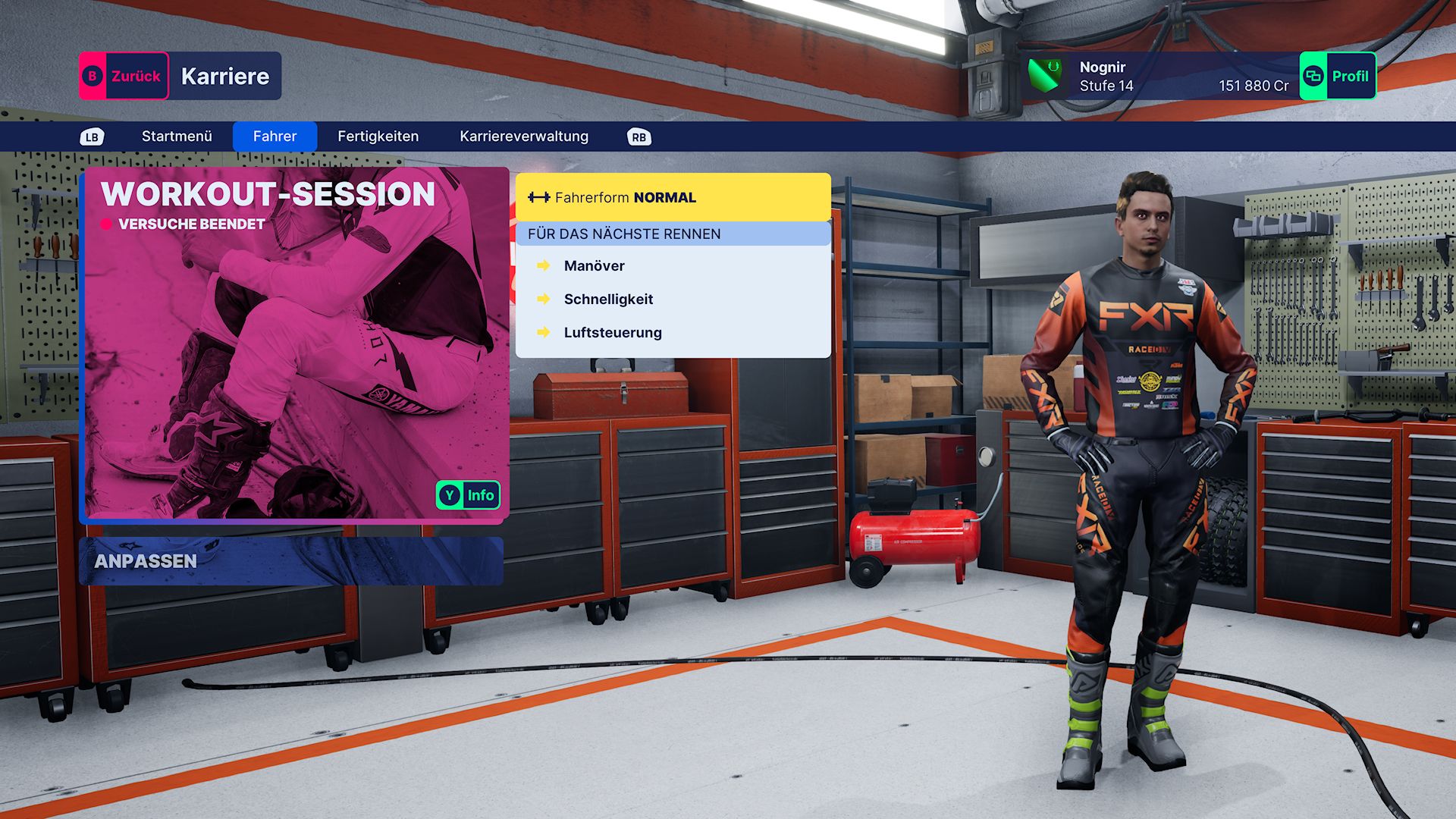Select the Manöver row

(x=595, y=266)
